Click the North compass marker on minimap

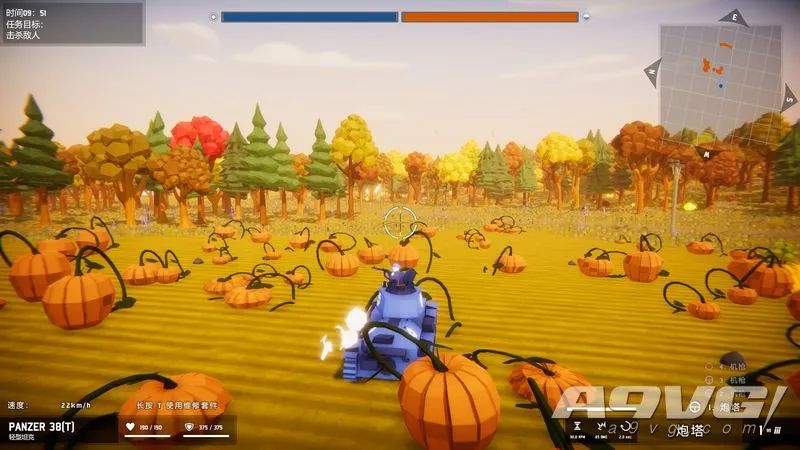click(x=654, y=71)
